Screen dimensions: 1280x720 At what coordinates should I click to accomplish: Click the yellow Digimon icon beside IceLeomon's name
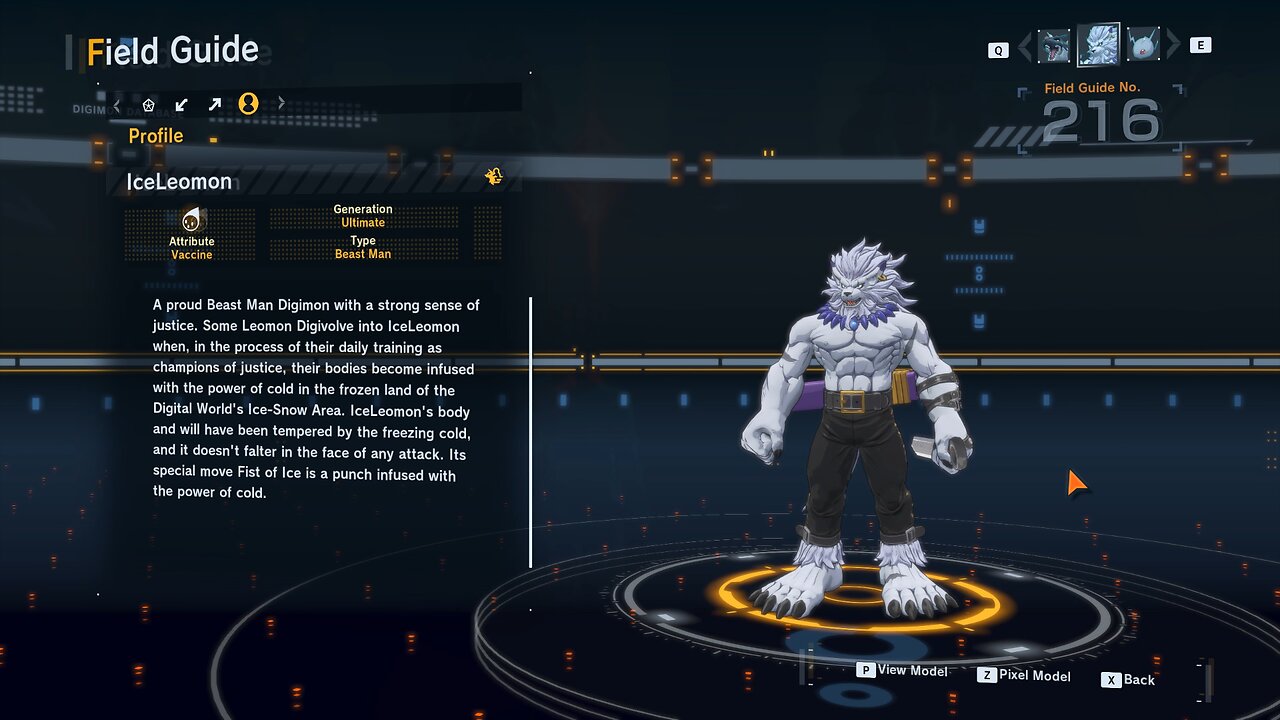click(x=493, y=177)
